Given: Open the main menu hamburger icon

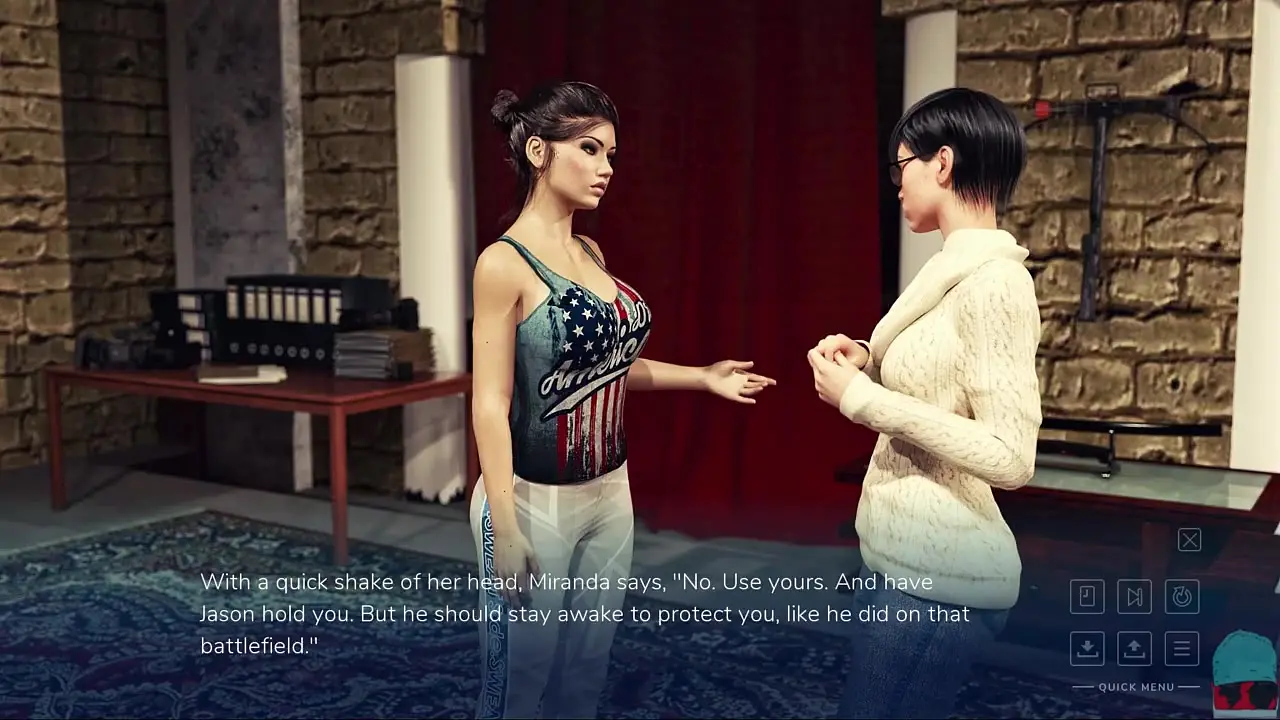Looking at the screenshot, I should point(1182,648).
